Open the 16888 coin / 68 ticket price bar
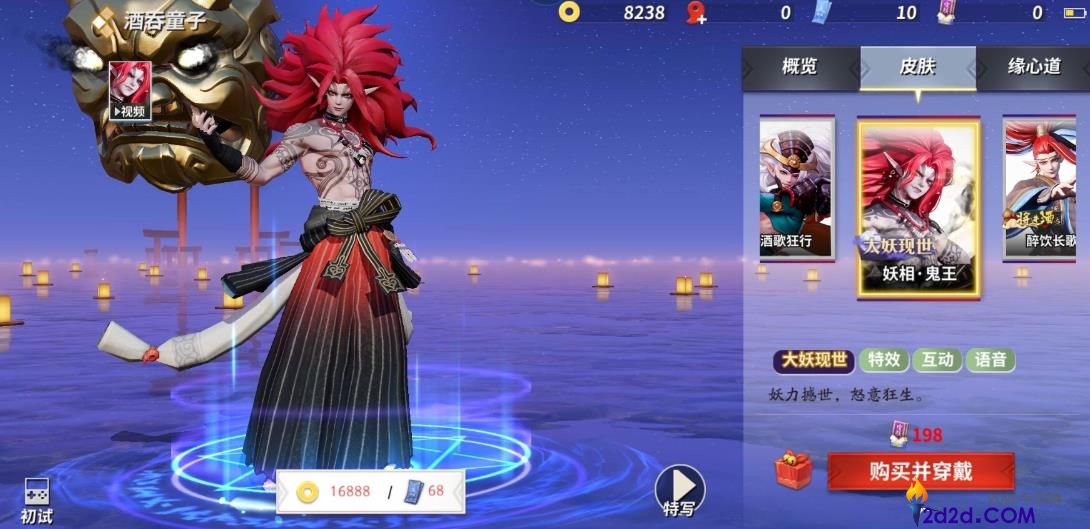Screen dimensions: 1090x529 371,491
